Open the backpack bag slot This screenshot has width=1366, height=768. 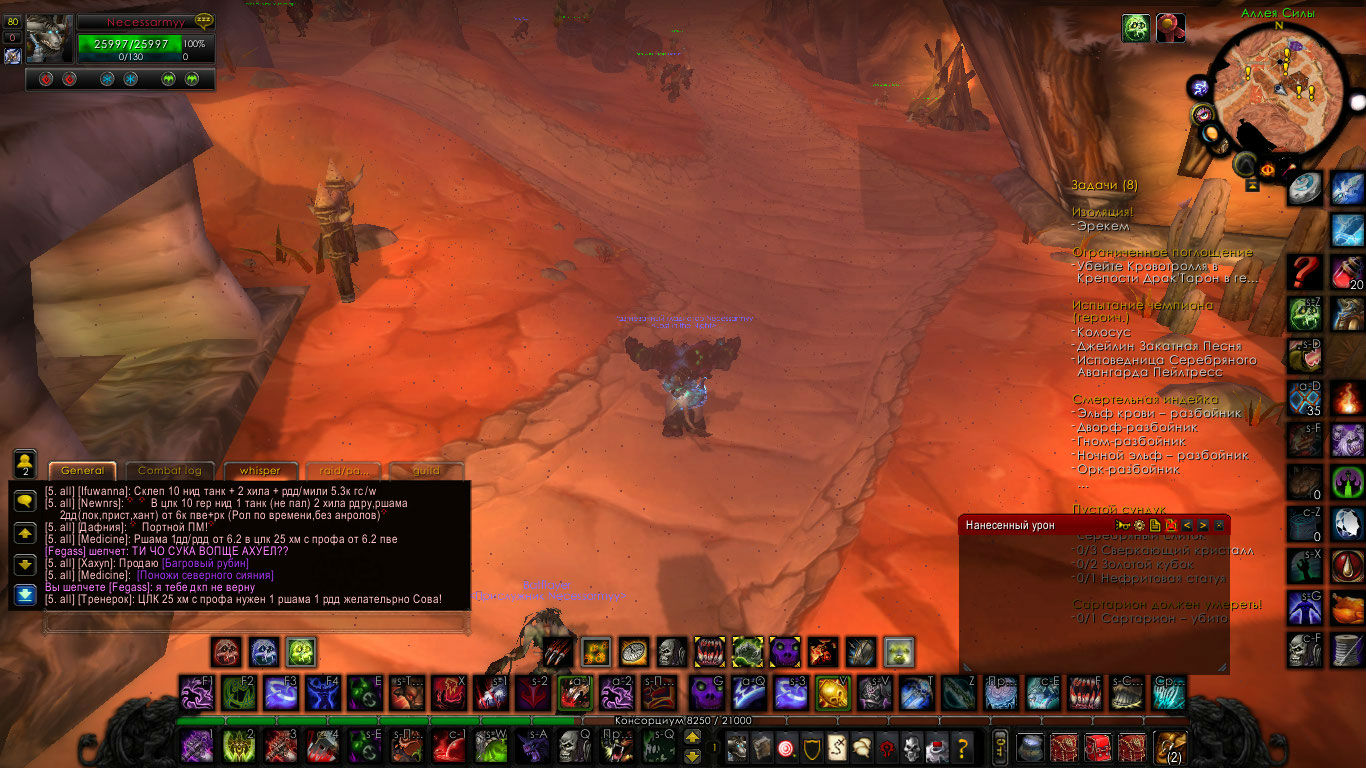[x=1168, y=746]
